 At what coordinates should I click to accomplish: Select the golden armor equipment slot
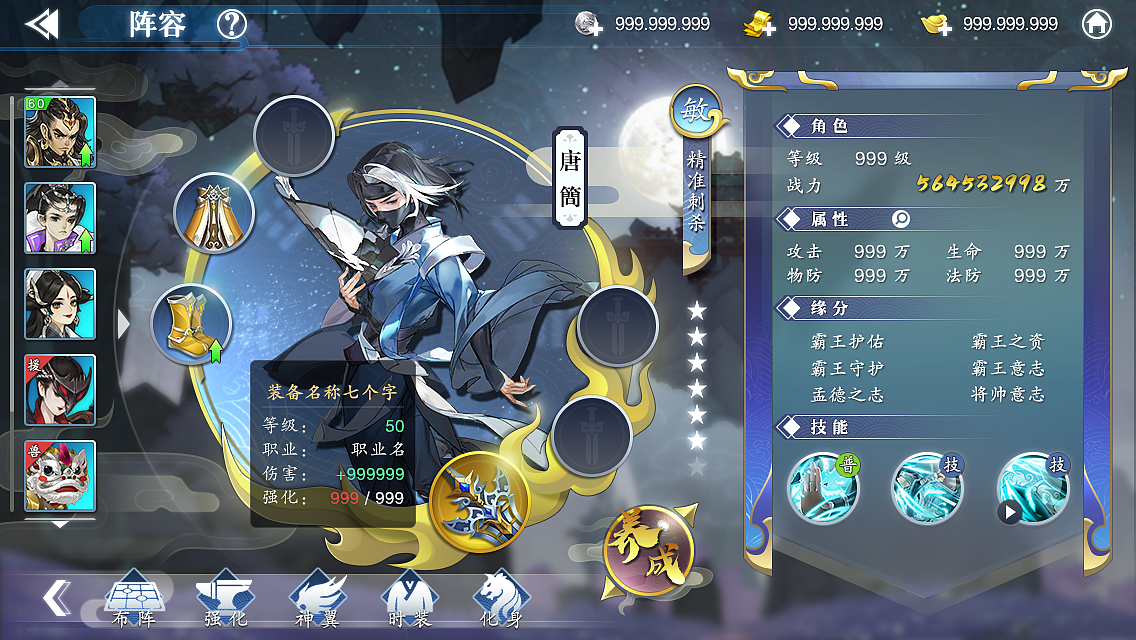point(214,213)
